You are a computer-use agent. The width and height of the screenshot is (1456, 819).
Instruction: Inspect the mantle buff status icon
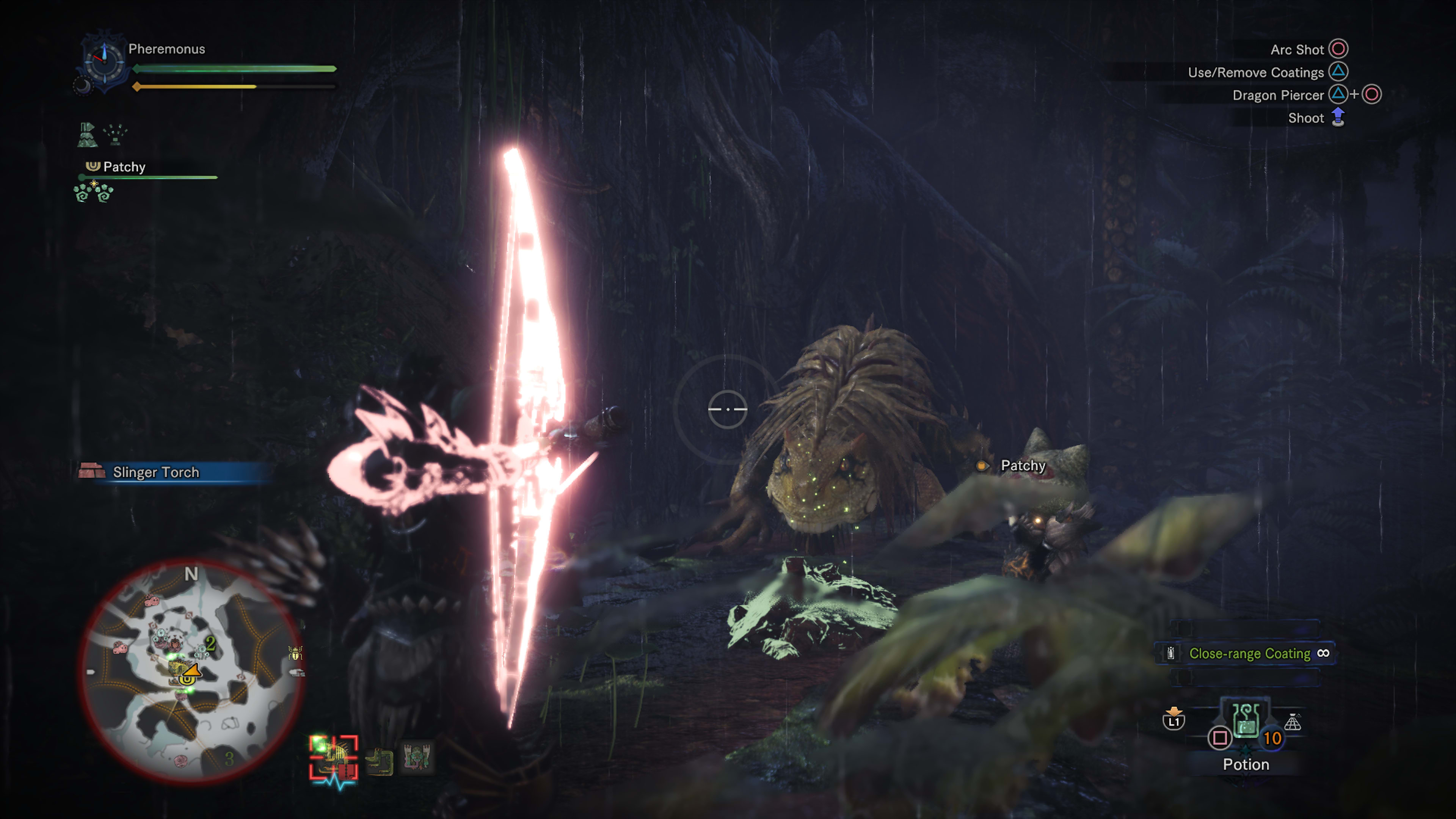[x=87, y=135]
